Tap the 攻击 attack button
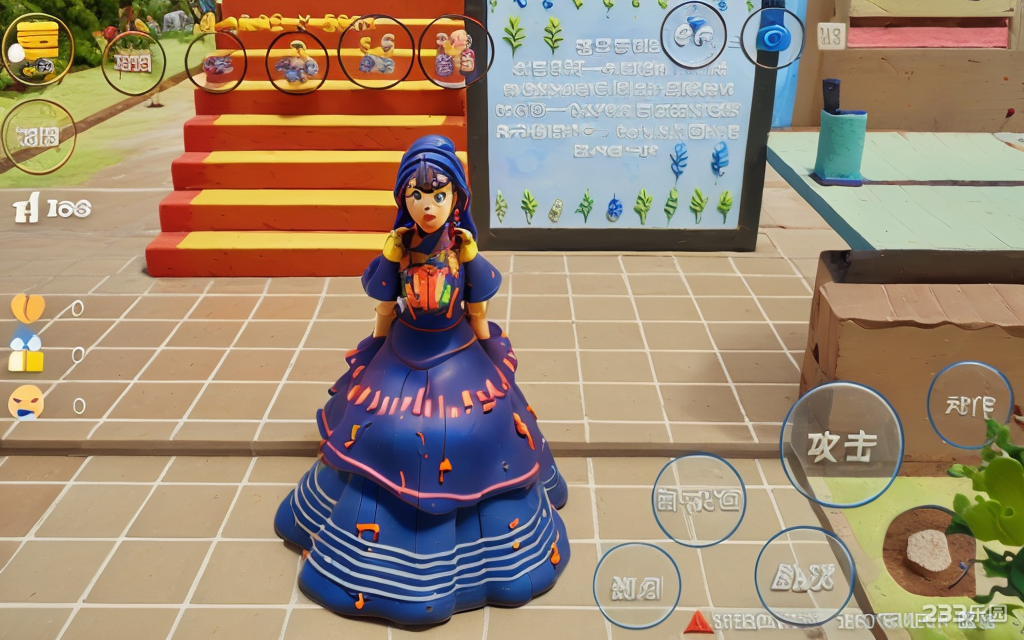This screenshot has height=640, width=1024. 841,445
